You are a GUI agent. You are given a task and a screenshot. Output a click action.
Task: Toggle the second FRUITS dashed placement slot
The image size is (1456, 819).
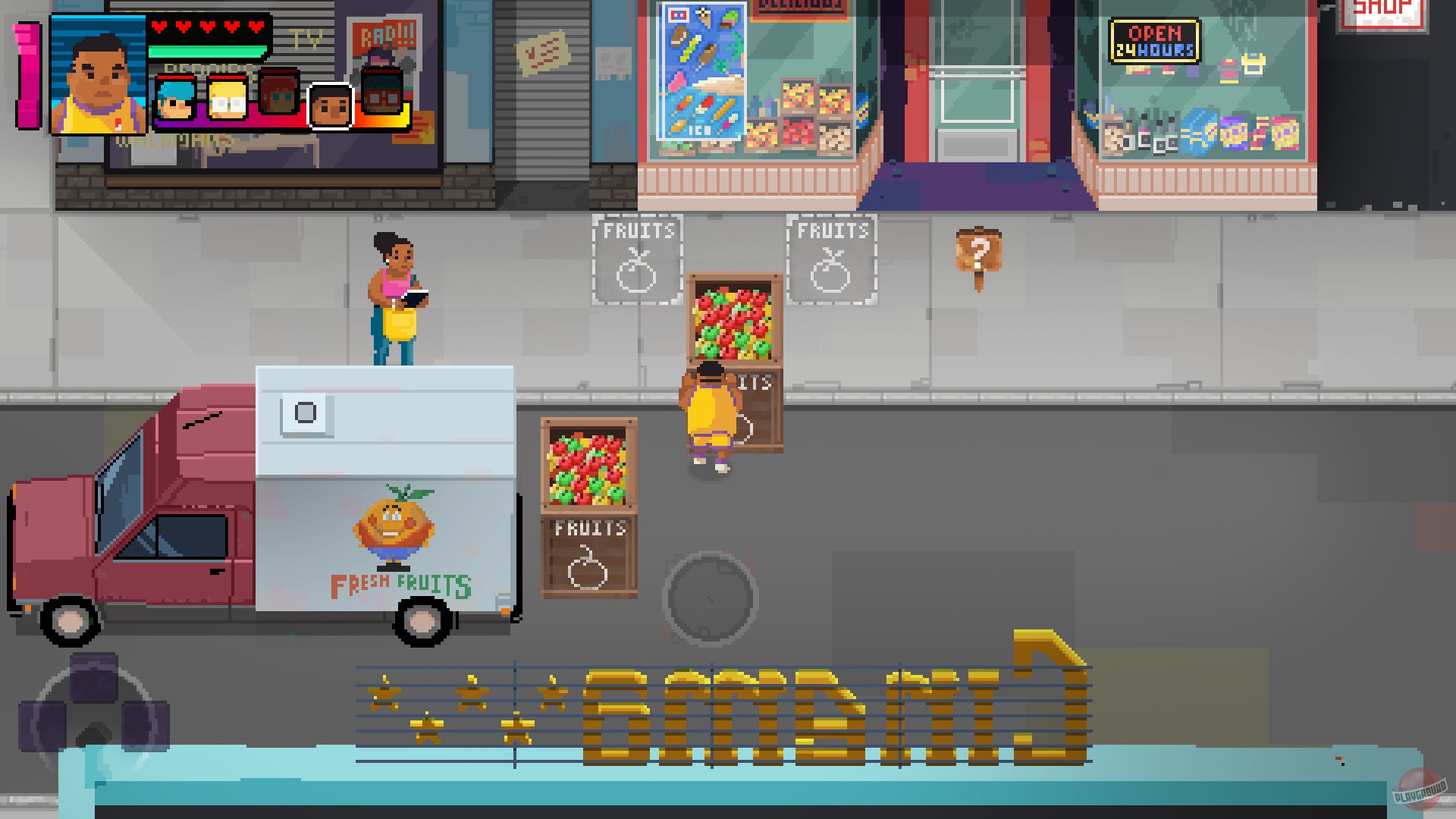[831, 258]
